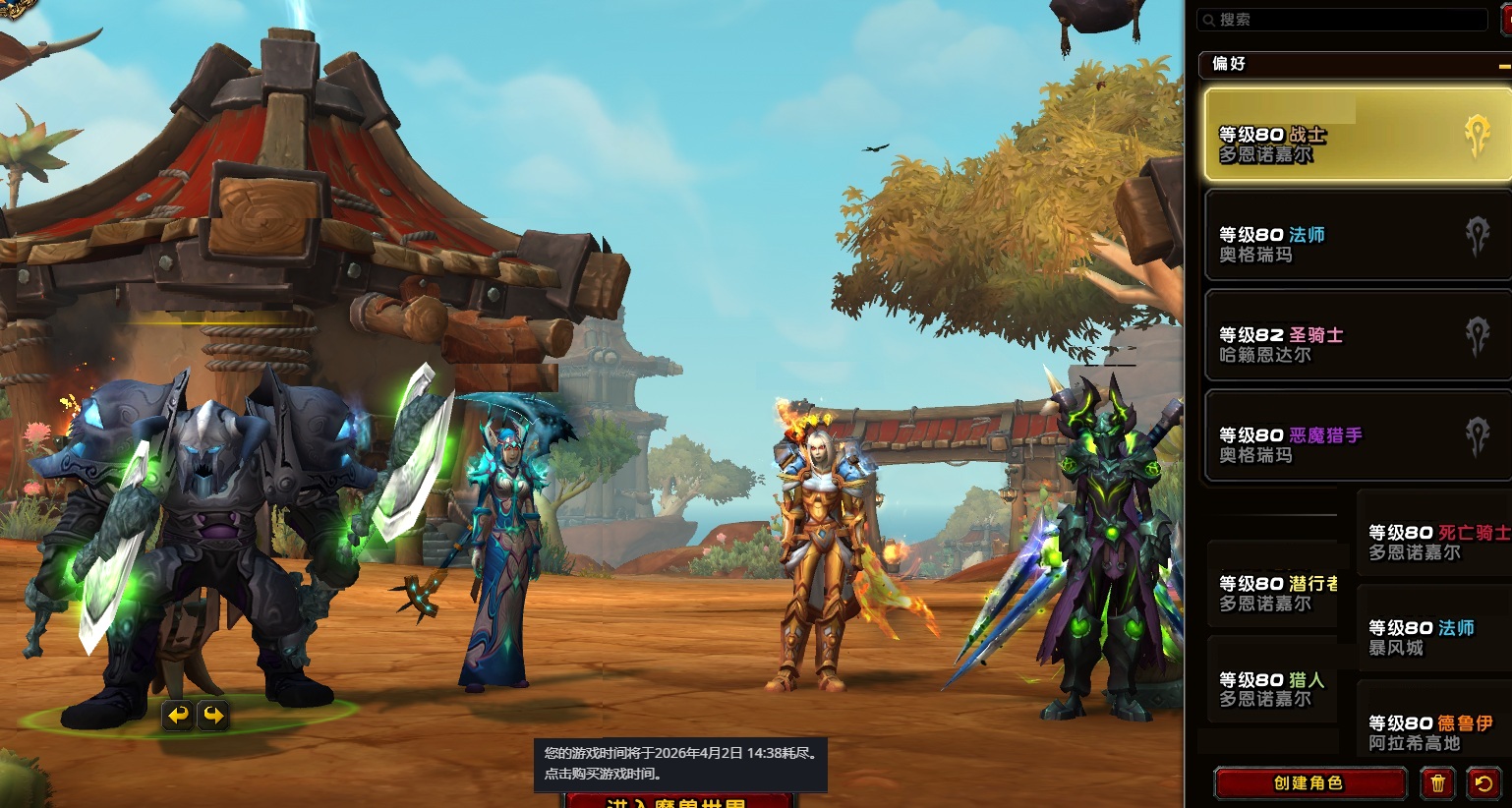
Task: Click the trash can delete button
Action: click(1437, 783)
